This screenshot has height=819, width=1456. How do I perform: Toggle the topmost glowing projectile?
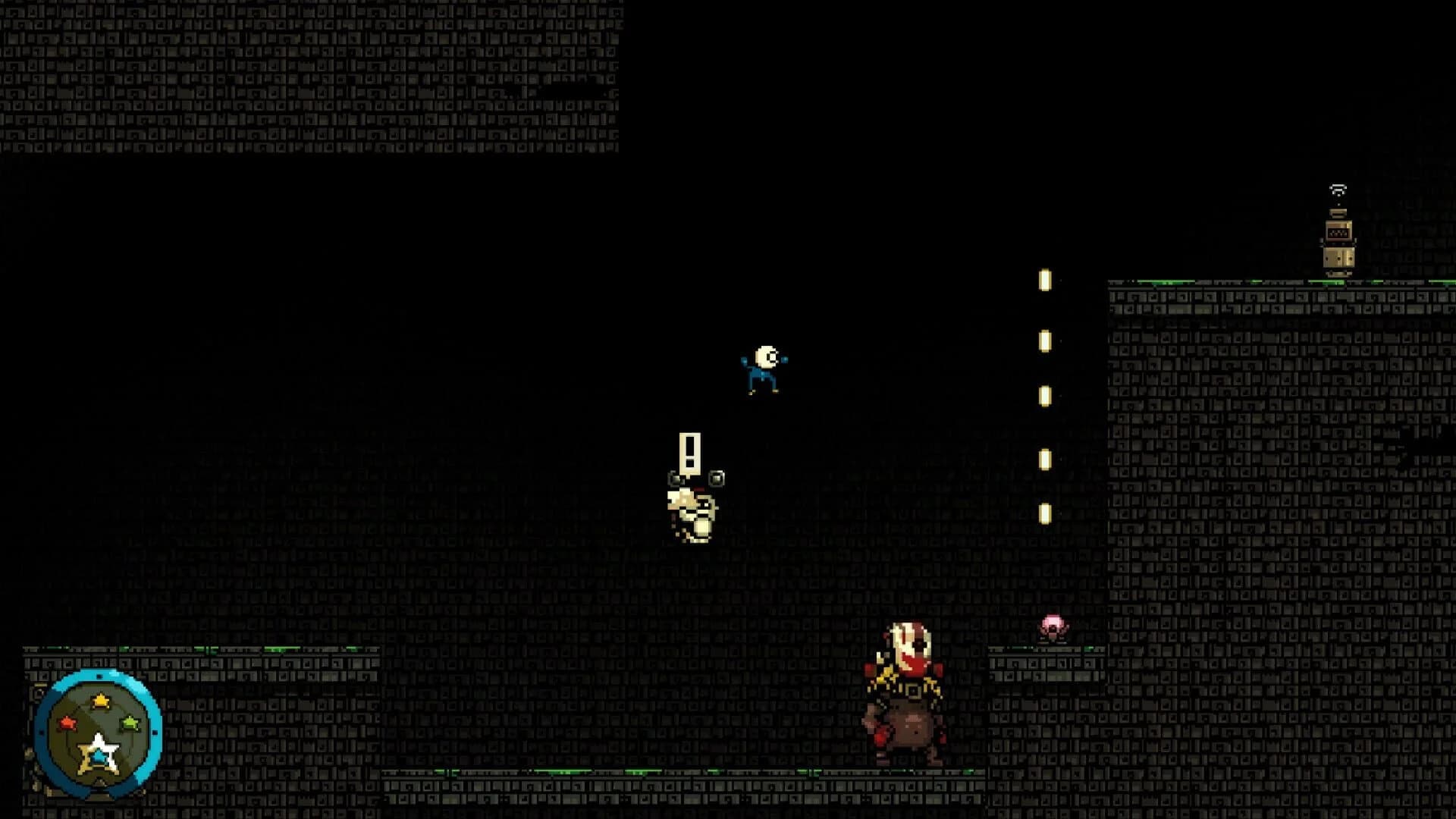tap(1045, 278)
